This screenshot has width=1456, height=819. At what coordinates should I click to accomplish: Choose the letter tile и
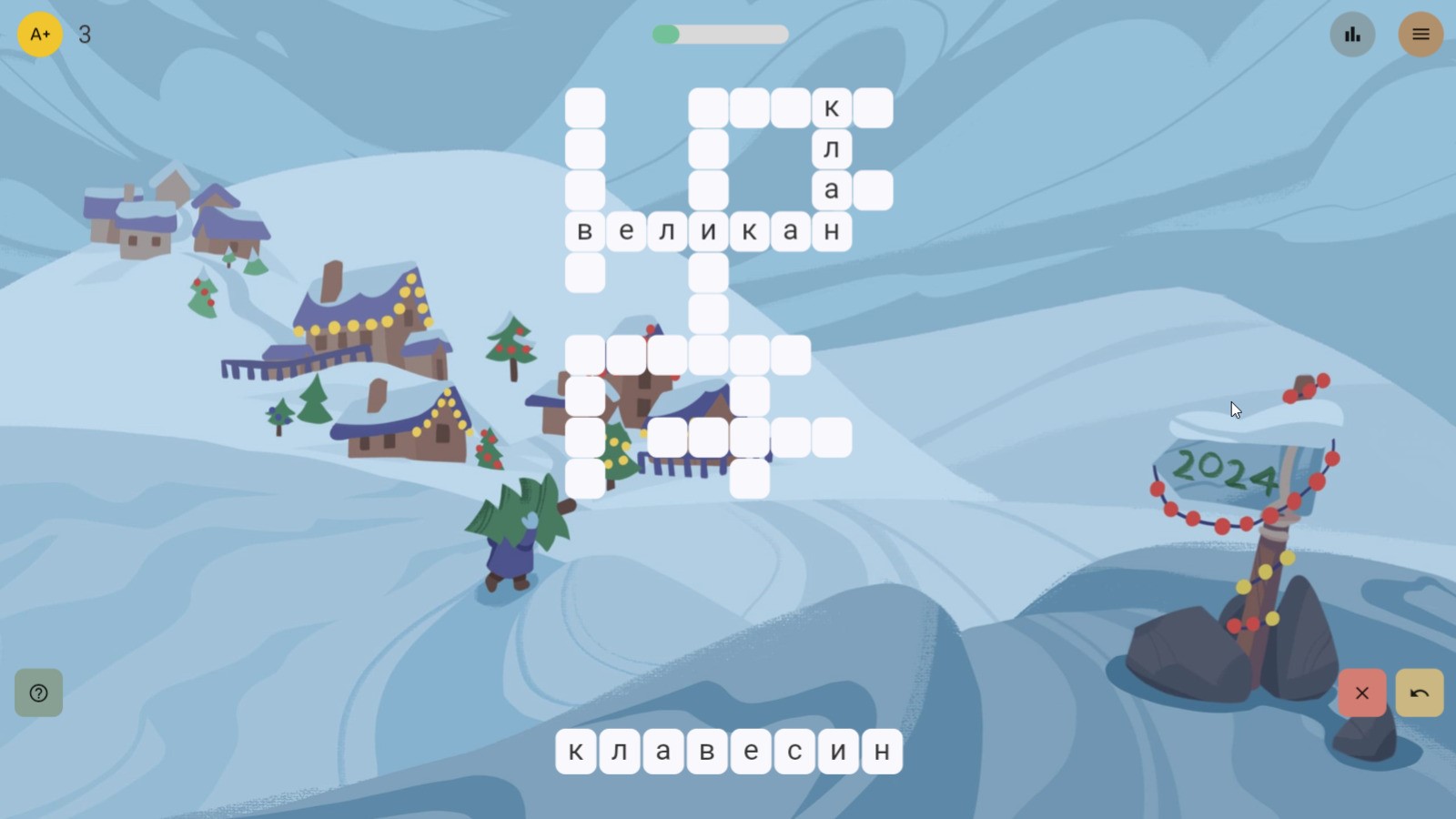pyautogui.click(x=838, y=751)
